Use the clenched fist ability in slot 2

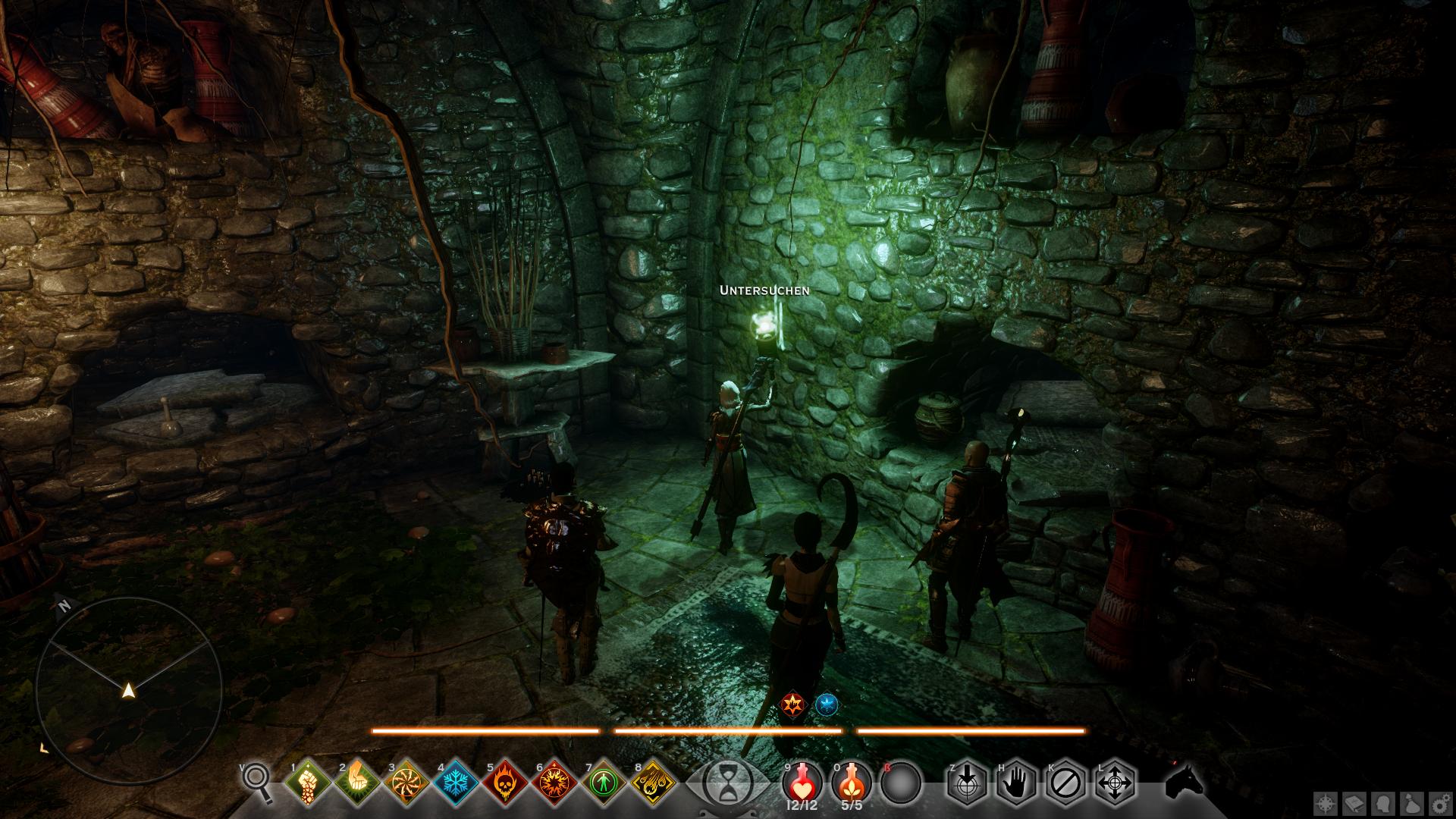pyautogui.click(x=358, y=782)
